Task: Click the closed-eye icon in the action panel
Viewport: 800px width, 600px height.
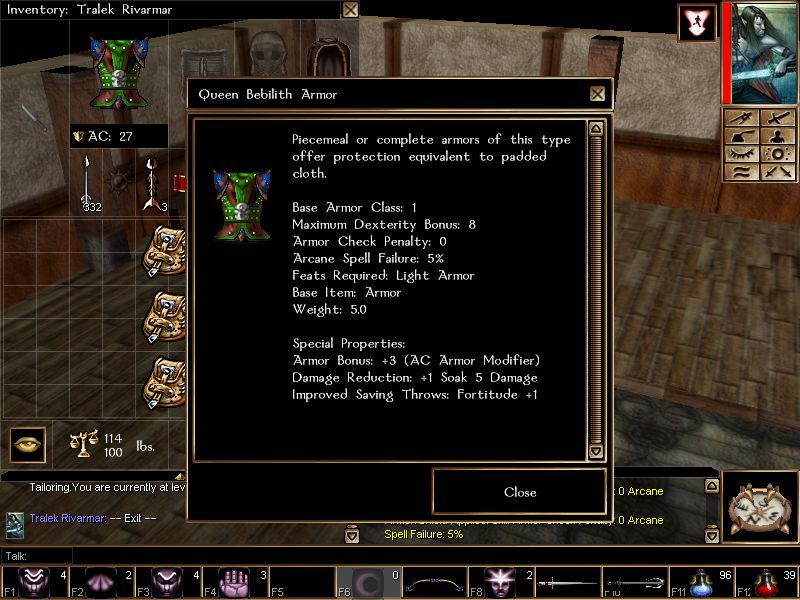Action: click(742, 154)
